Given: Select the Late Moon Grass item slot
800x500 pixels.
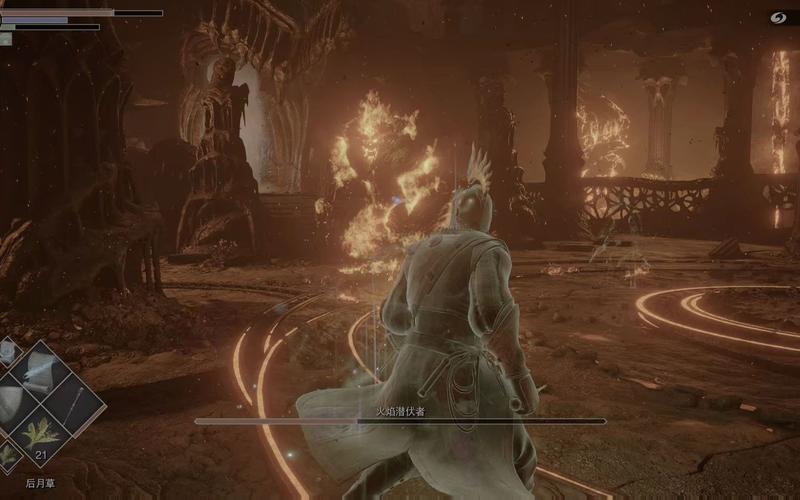Looking at the screenshot, I should click(x=40, y=434).
